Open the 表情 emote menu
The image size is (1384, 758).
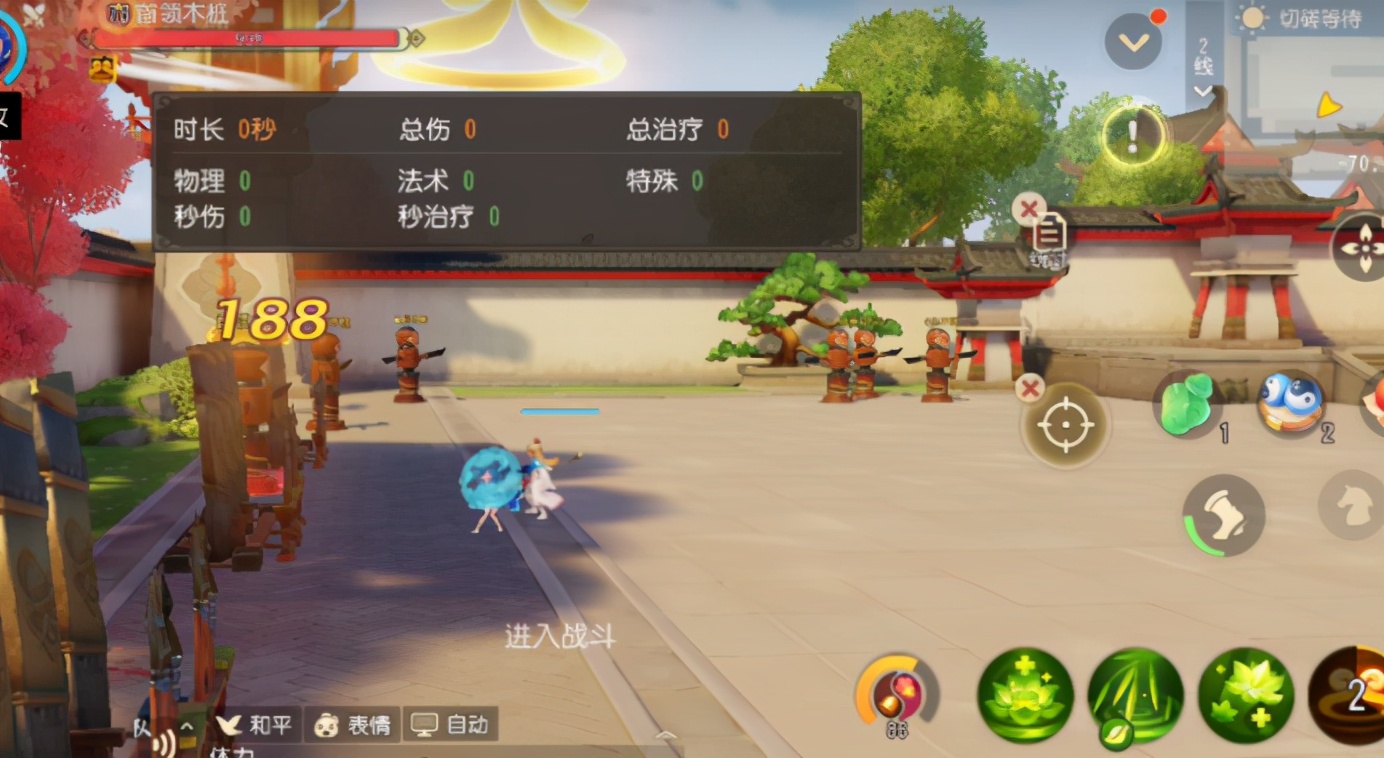pos(353,725)
